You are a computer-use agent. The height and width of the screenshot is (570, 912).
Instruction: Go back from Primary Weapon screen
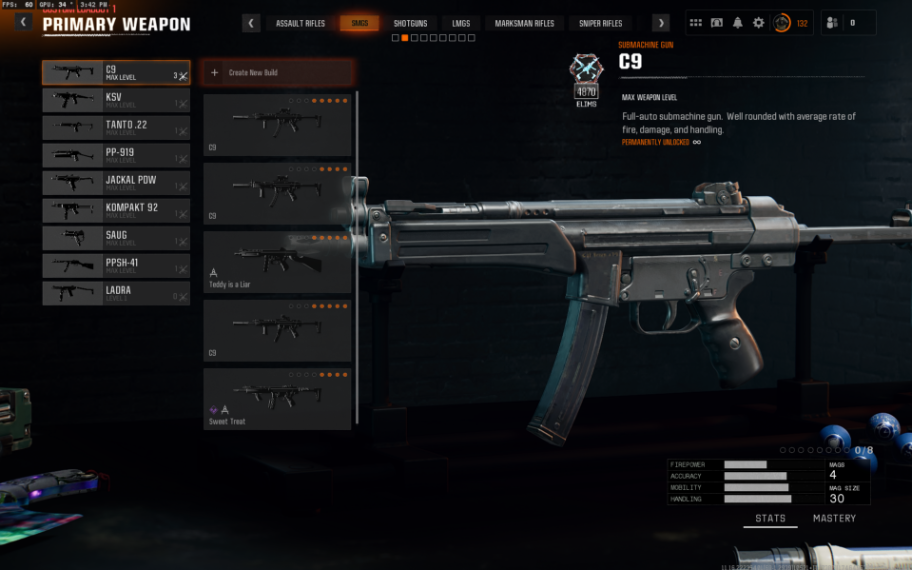tap(23, 23)
